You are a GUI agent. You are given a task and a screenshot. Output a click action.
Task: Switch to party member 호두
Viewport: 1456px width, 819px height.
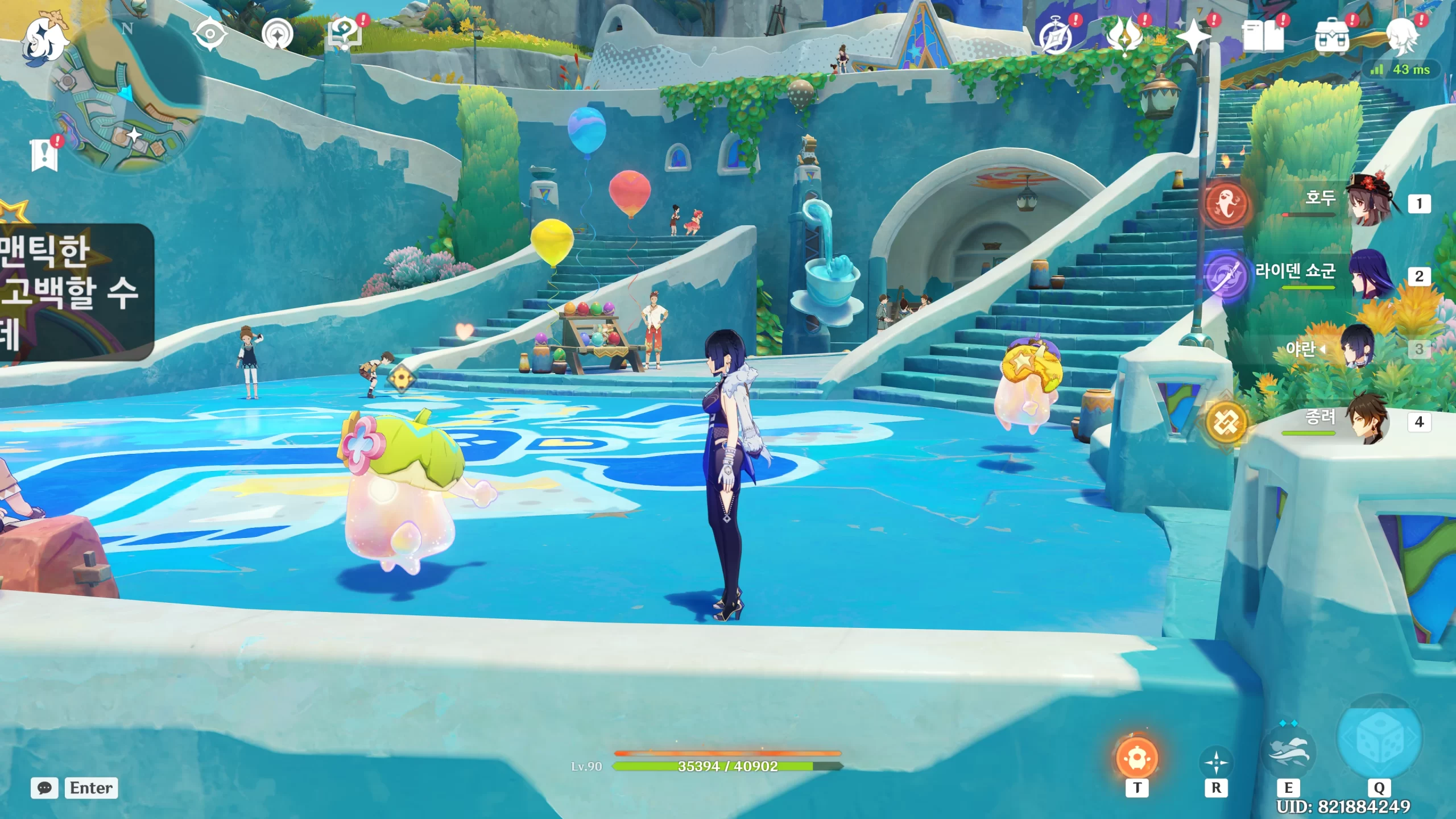(x=1365, y=202)
